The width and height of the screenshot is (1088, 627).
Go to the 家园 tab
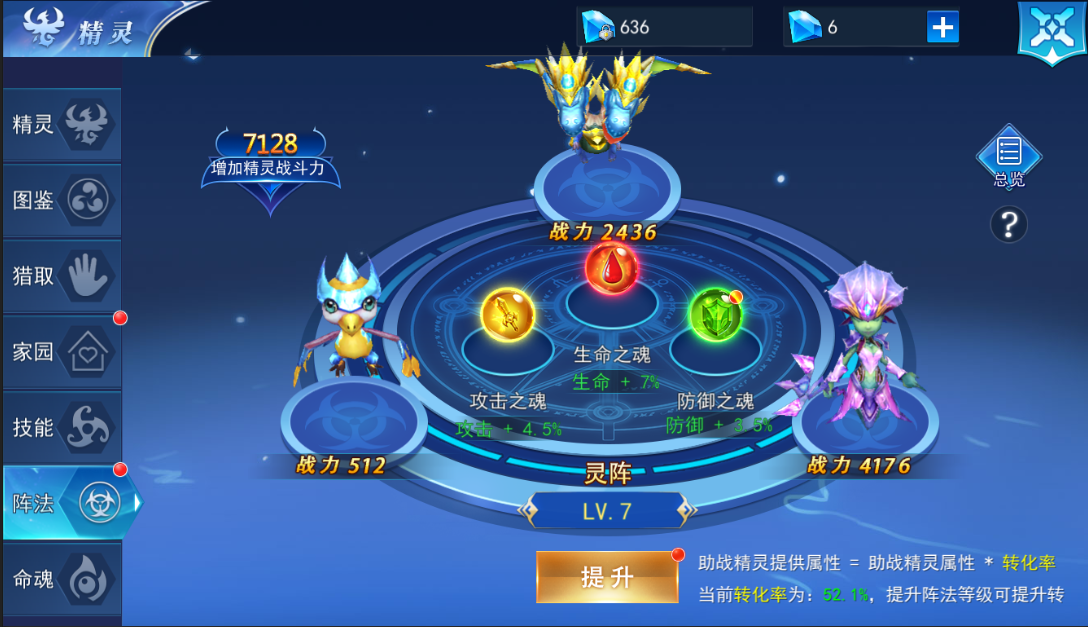coord(62,352)
